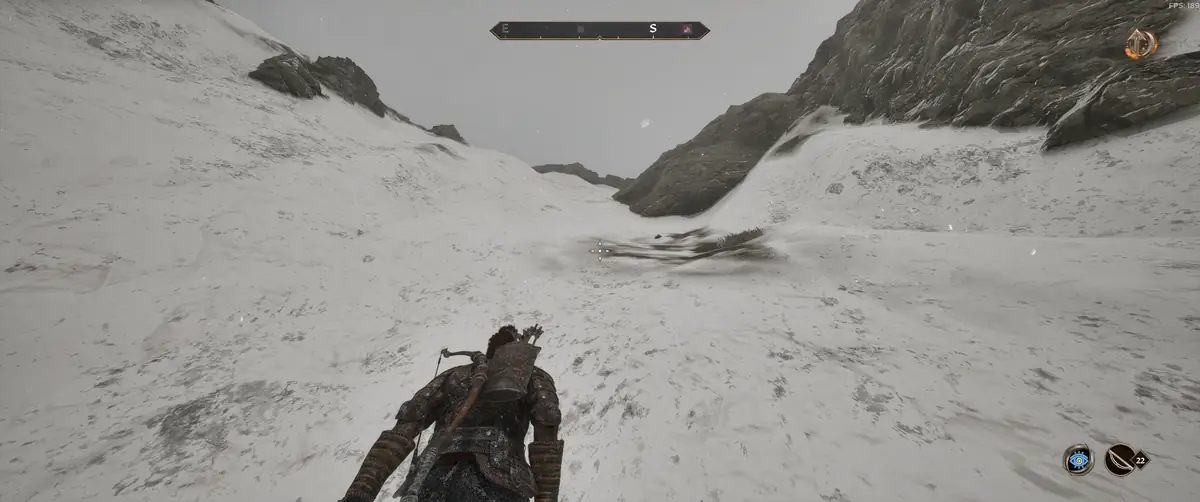Click the compass bar's South indicator
The image size is (1200, 502).
pos(653,30)
